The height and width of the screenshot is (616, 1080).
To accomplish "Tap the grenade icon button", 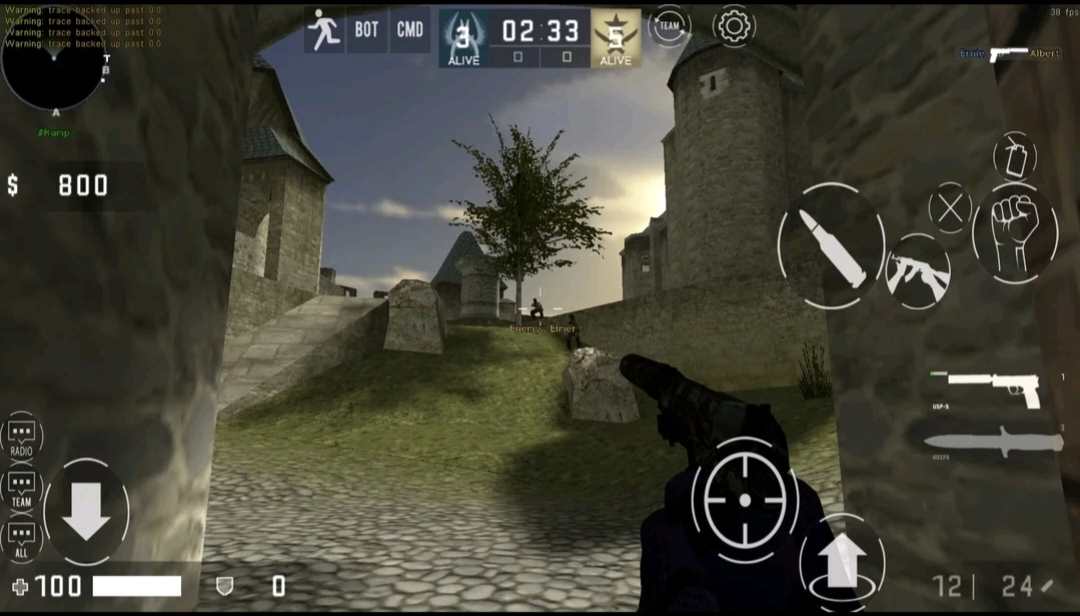I will coord(1014,155).
